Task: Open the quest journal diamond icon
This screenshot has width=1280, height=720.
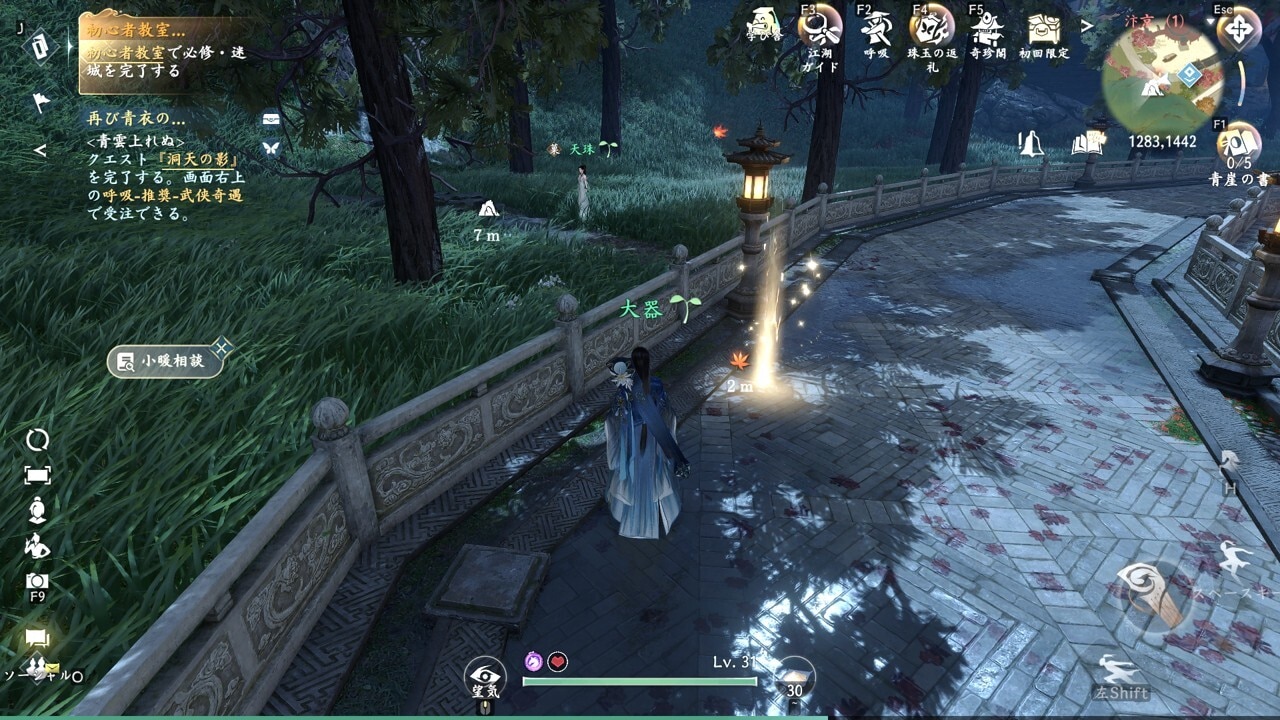Action: [x=40, y=46]
